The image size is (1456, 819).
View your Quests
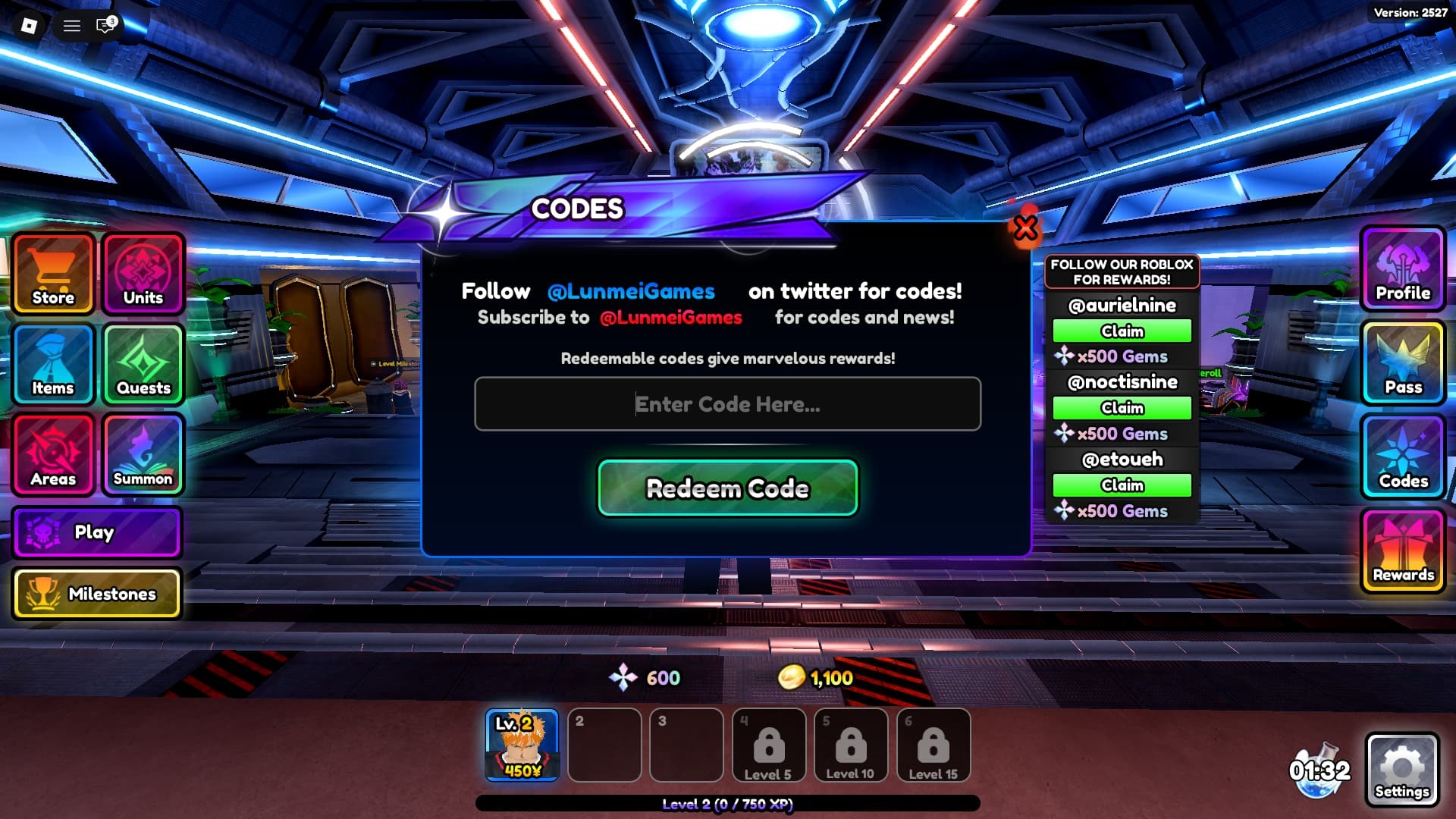pyautogui.click(x=143, y=366)
